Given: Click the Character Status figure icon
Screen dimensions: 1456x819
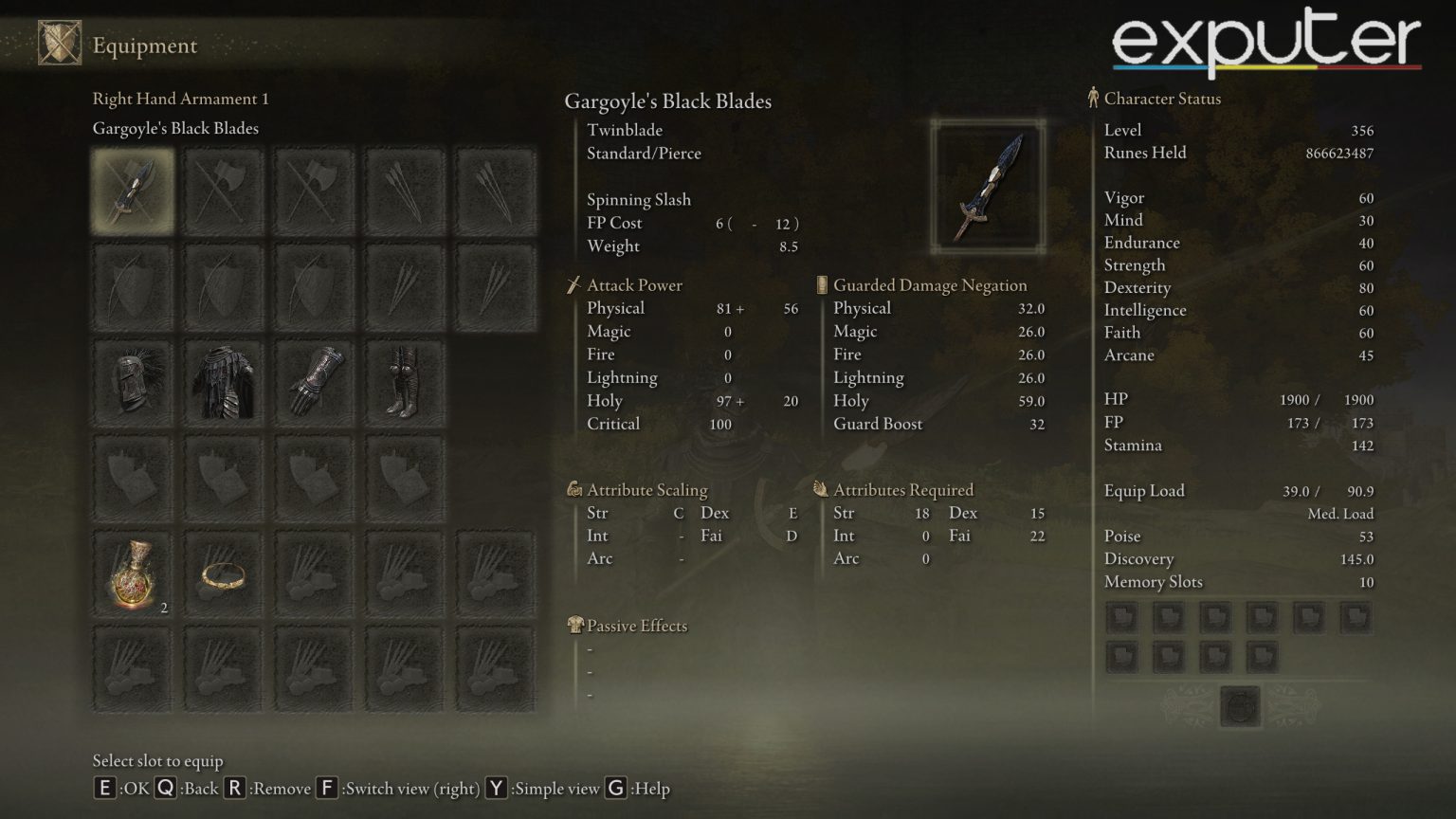Looking at the screenshot, I should tap(1093, 98).
